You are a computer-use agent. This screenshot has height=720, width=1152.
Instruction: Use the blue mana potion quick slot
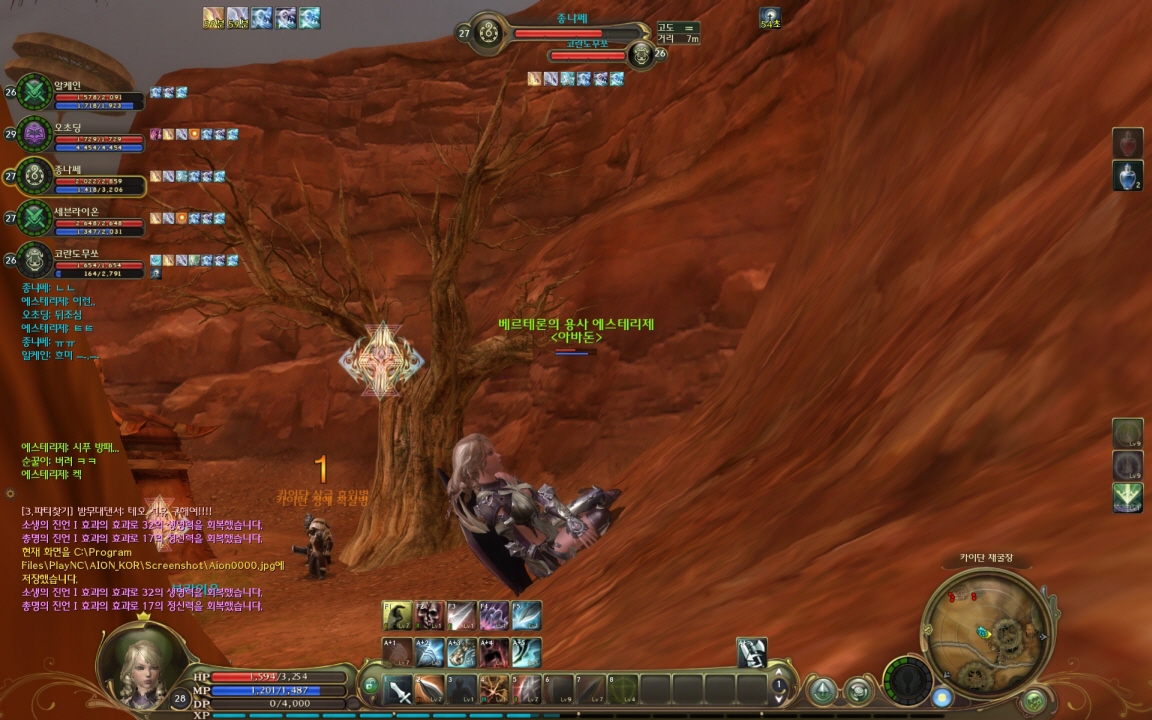(1128, 175)
